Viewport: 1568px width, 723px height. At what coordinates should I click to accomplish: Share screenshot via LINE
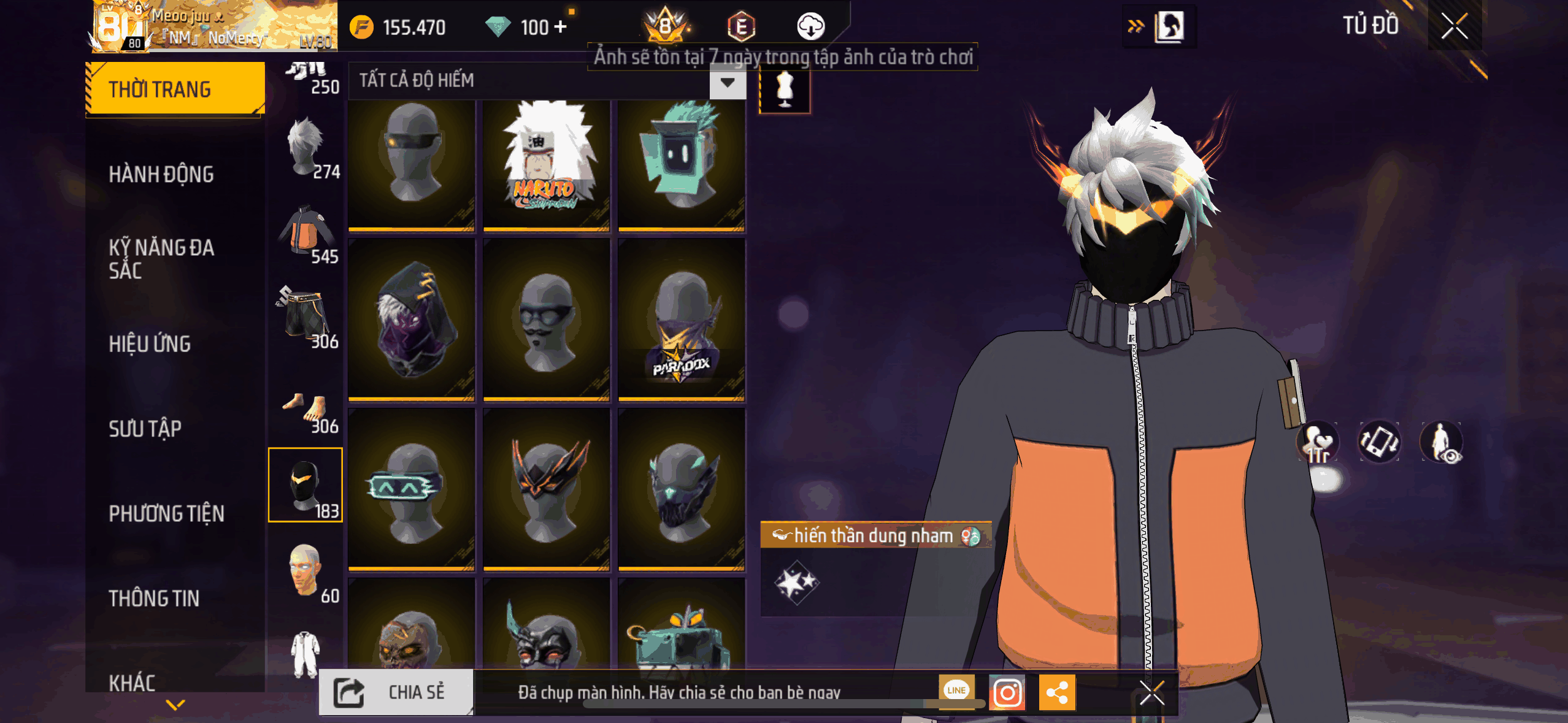(956, 691)
